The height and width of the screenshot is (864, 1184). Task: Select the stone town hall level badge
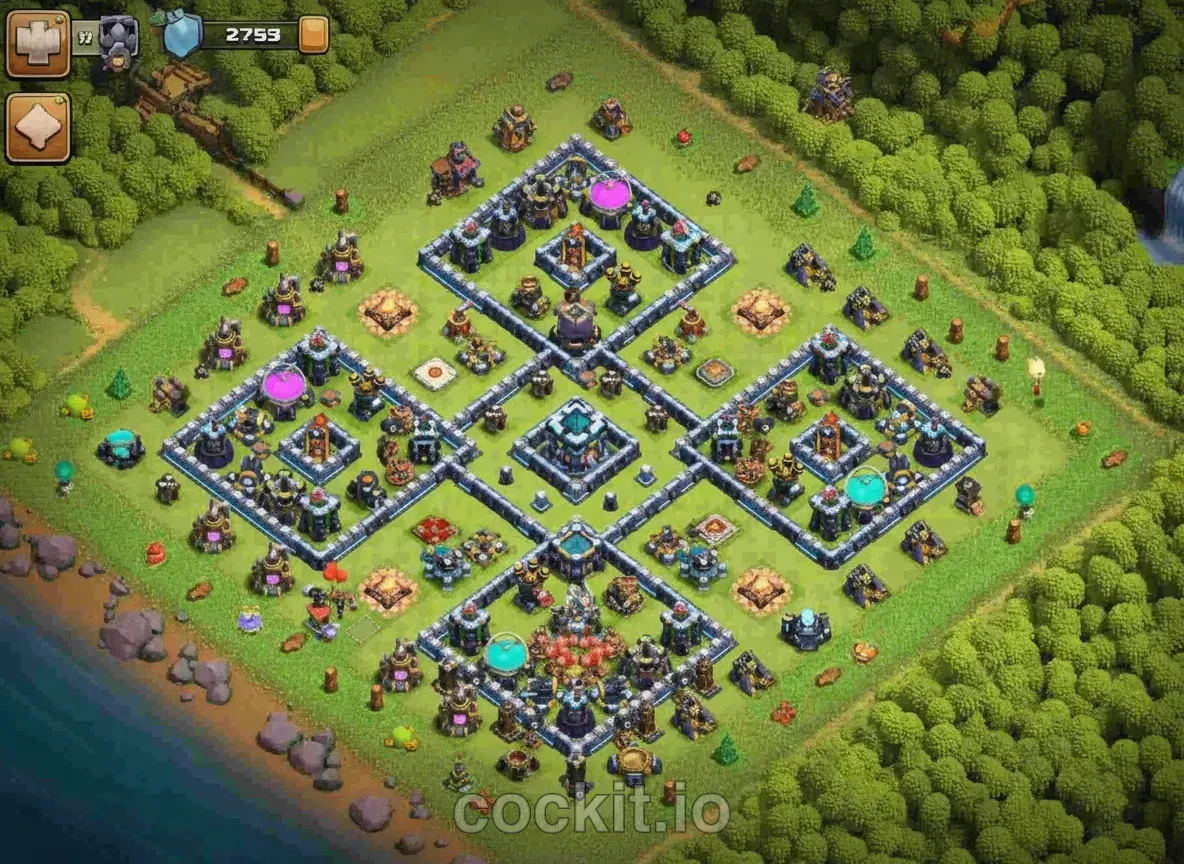[x=118, y=40]
